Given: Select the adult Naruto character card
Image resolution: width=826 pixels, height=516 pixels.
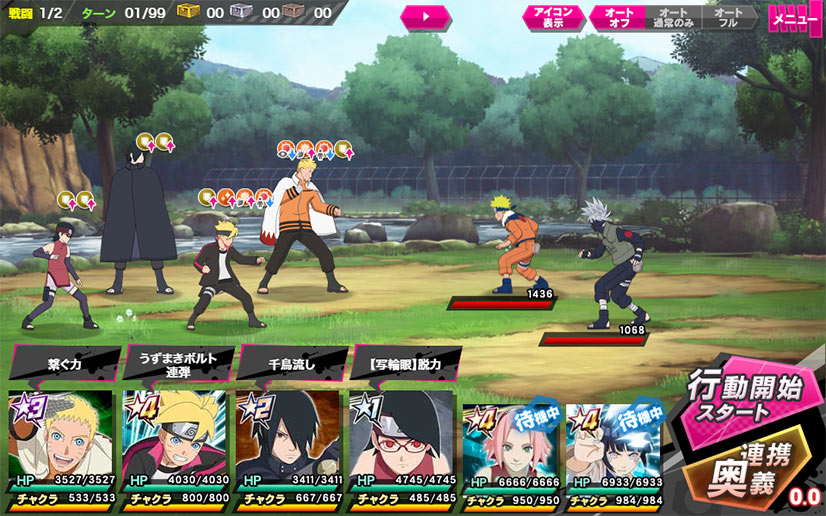Looking at the screenshot, I should [x=59, y=445].
